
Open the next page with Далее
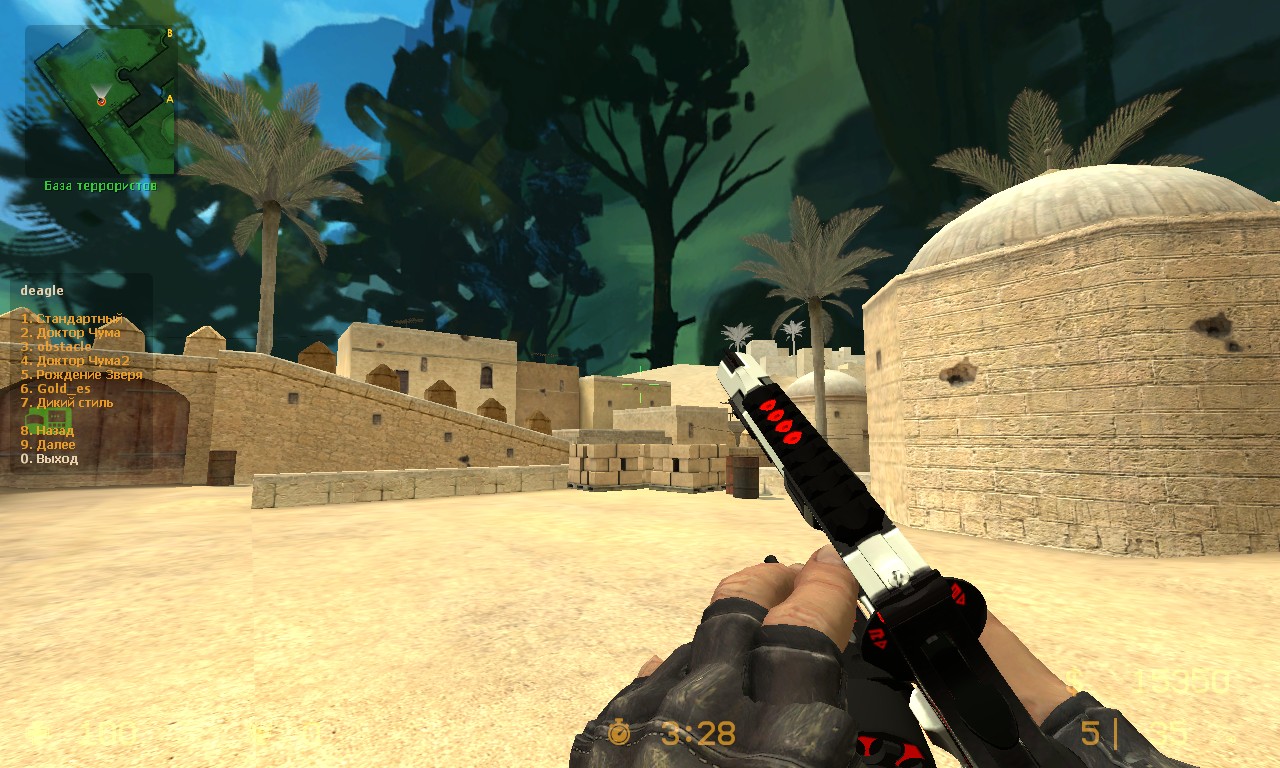[x=48, y=445]
